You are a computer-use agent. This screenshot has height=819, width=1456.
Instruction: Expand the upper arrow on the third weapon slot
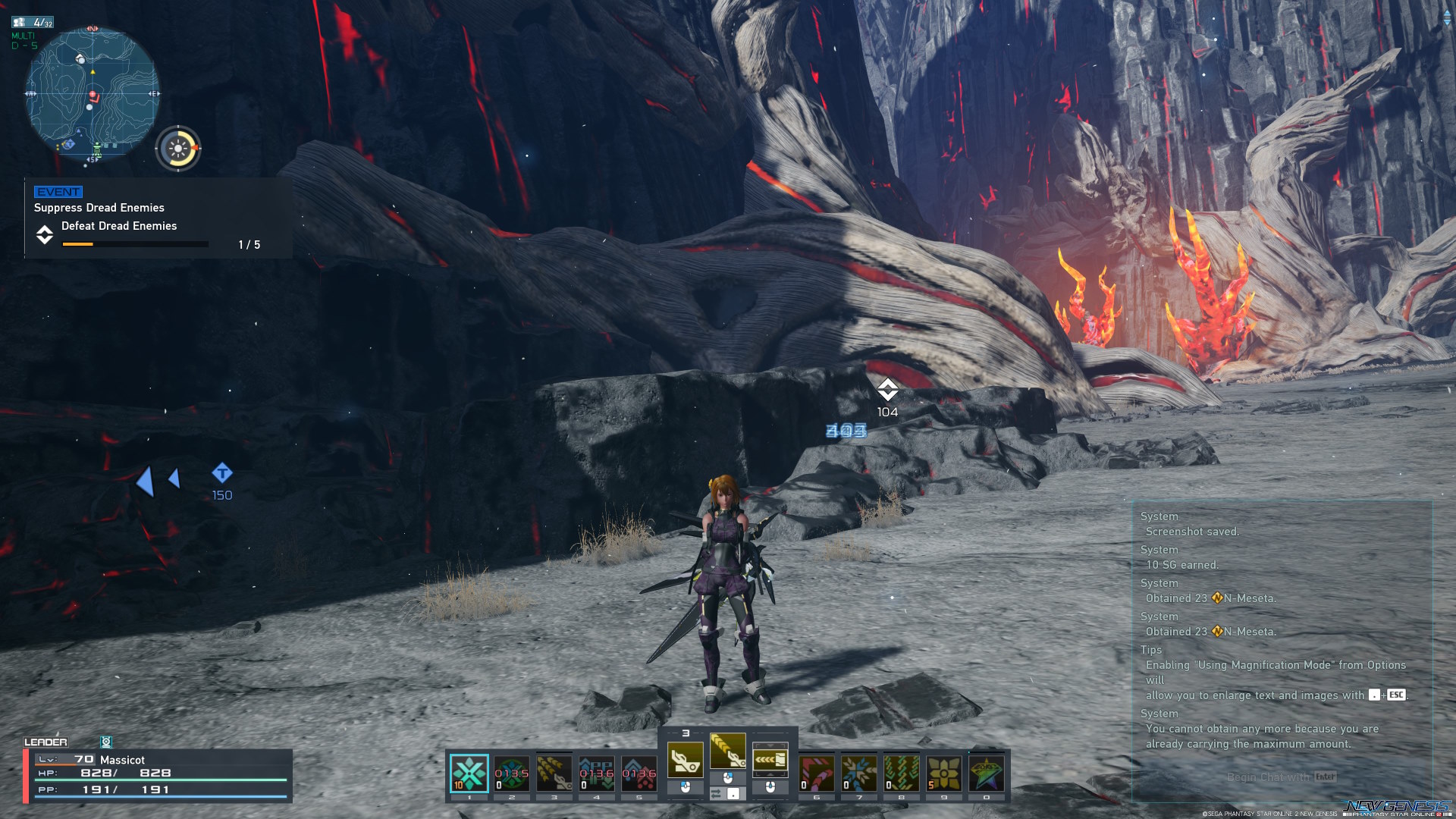coord(770,745)
